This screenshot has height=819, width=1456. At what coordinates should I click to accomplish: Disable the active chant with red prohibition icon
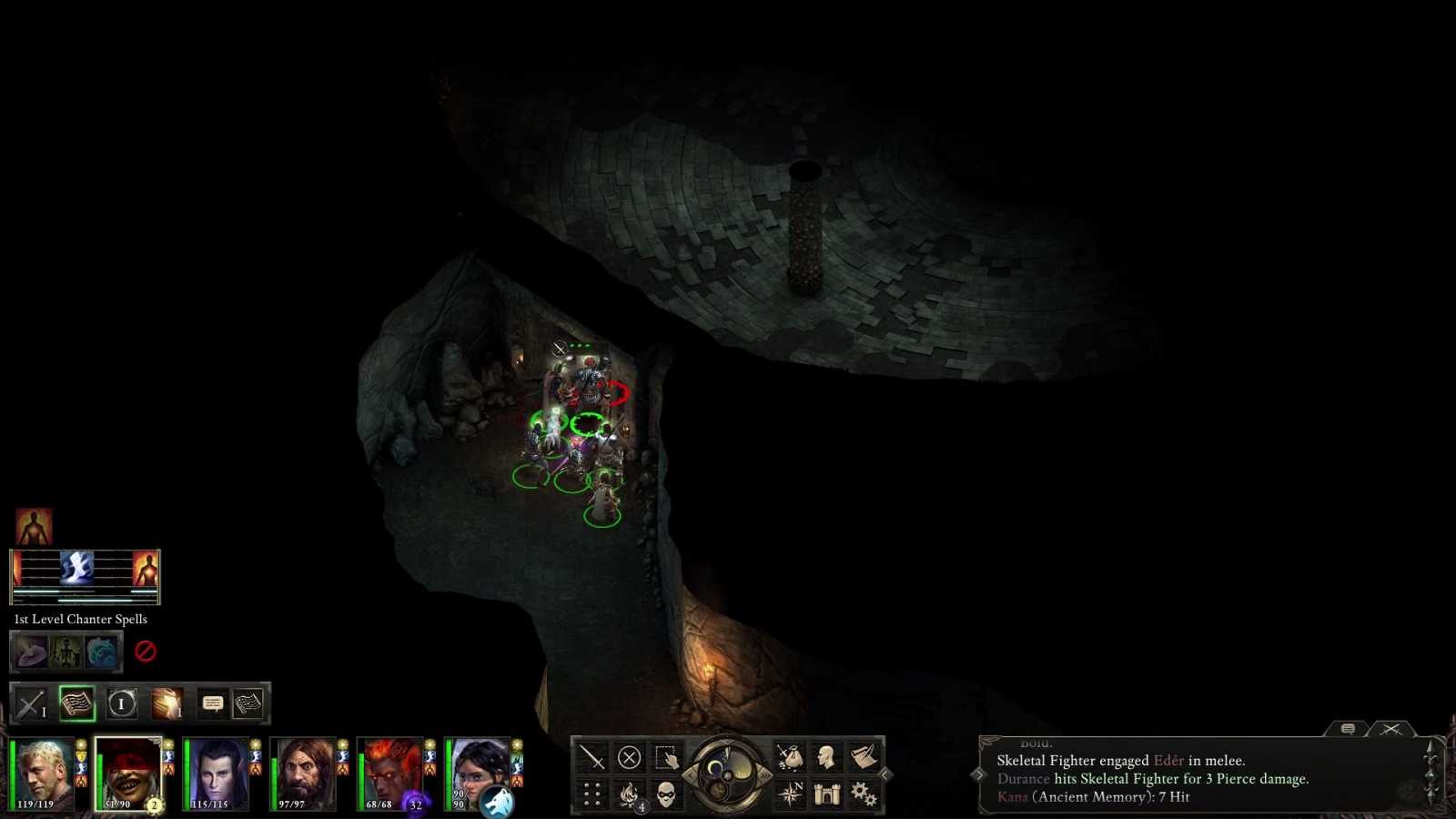[146, 652]
